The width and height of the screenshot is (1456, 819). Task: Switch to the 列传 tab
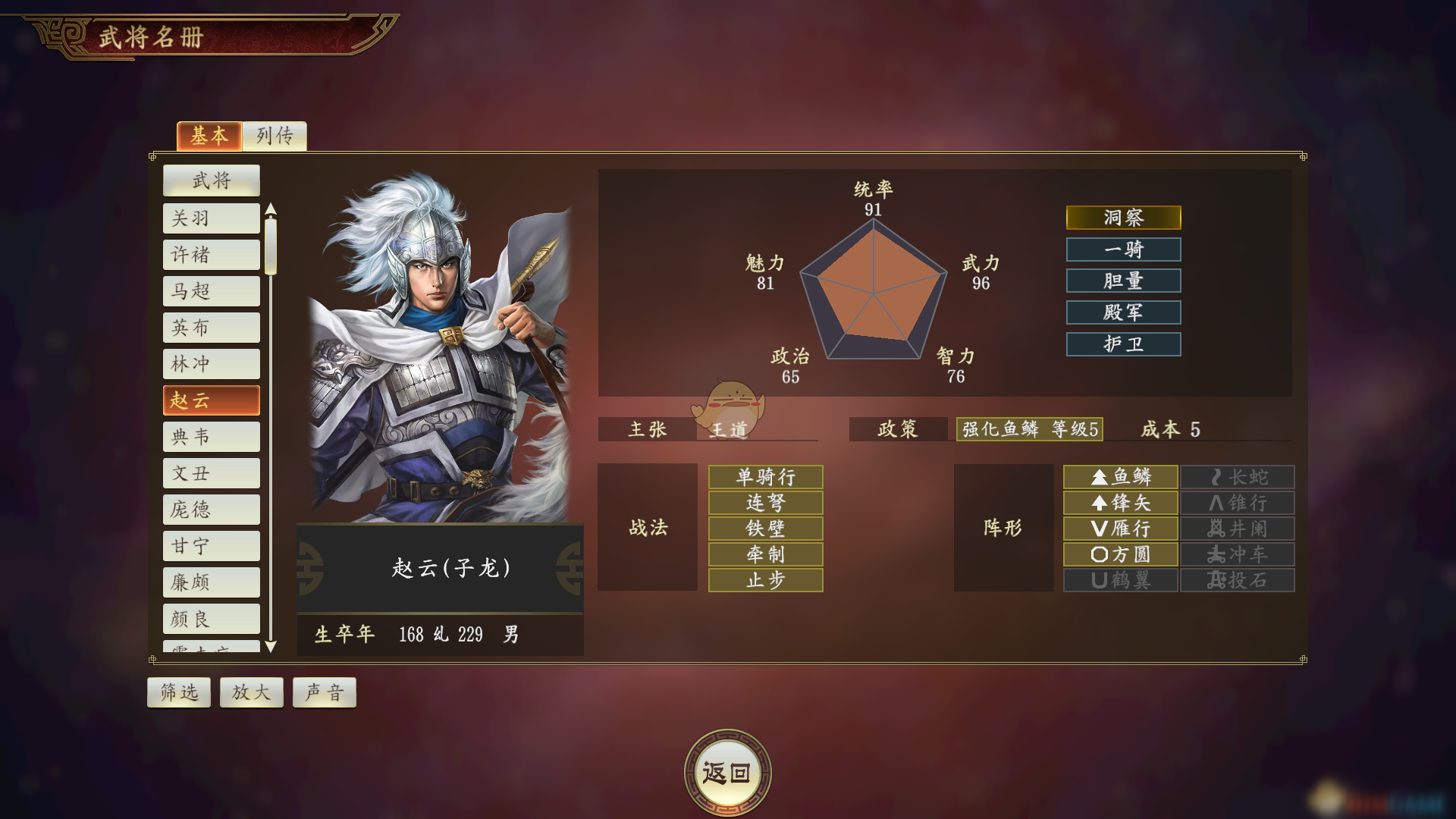click(275, 136)
